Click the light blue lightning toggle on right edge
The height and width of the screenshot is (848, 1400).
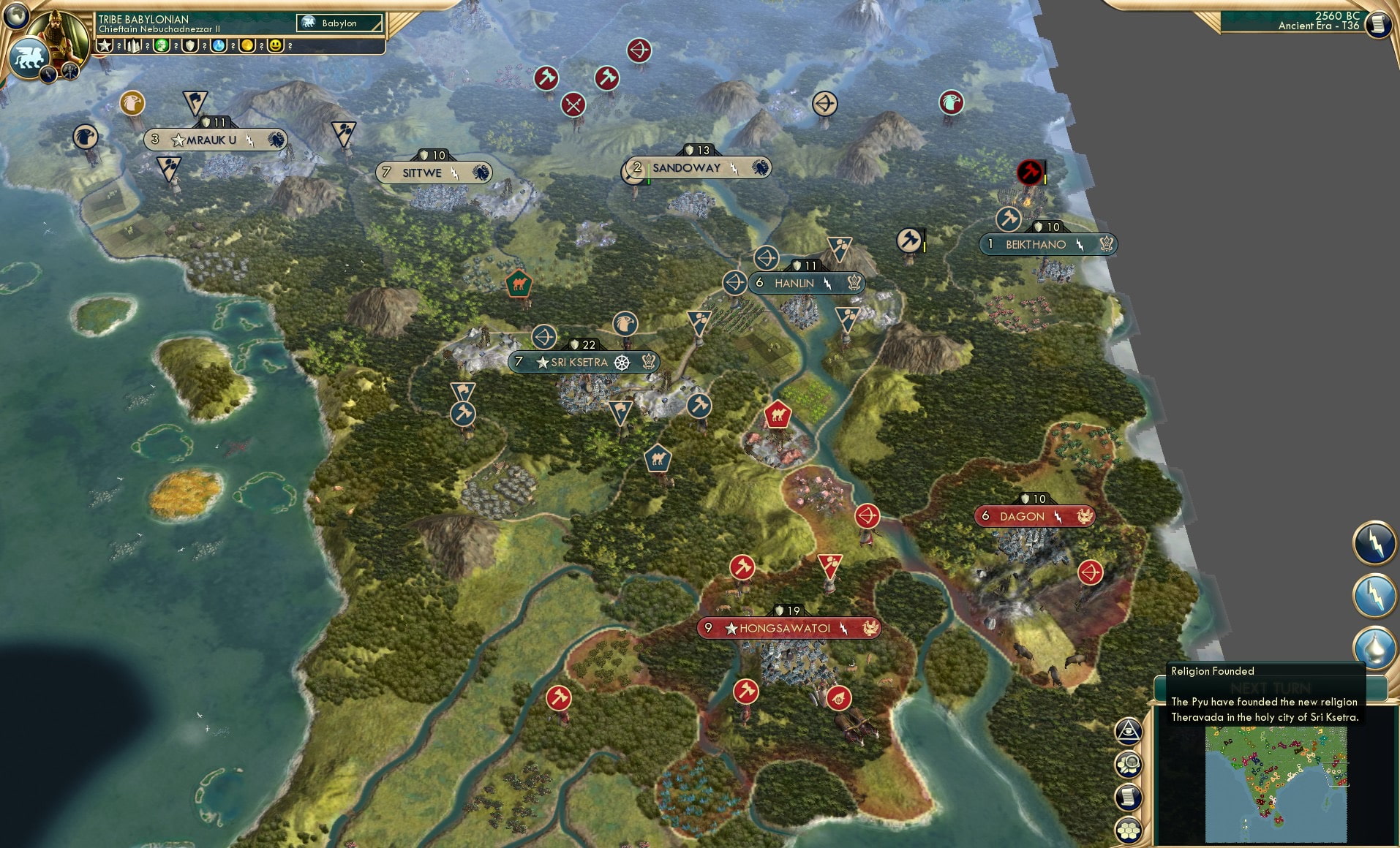tap(1375, 594)
